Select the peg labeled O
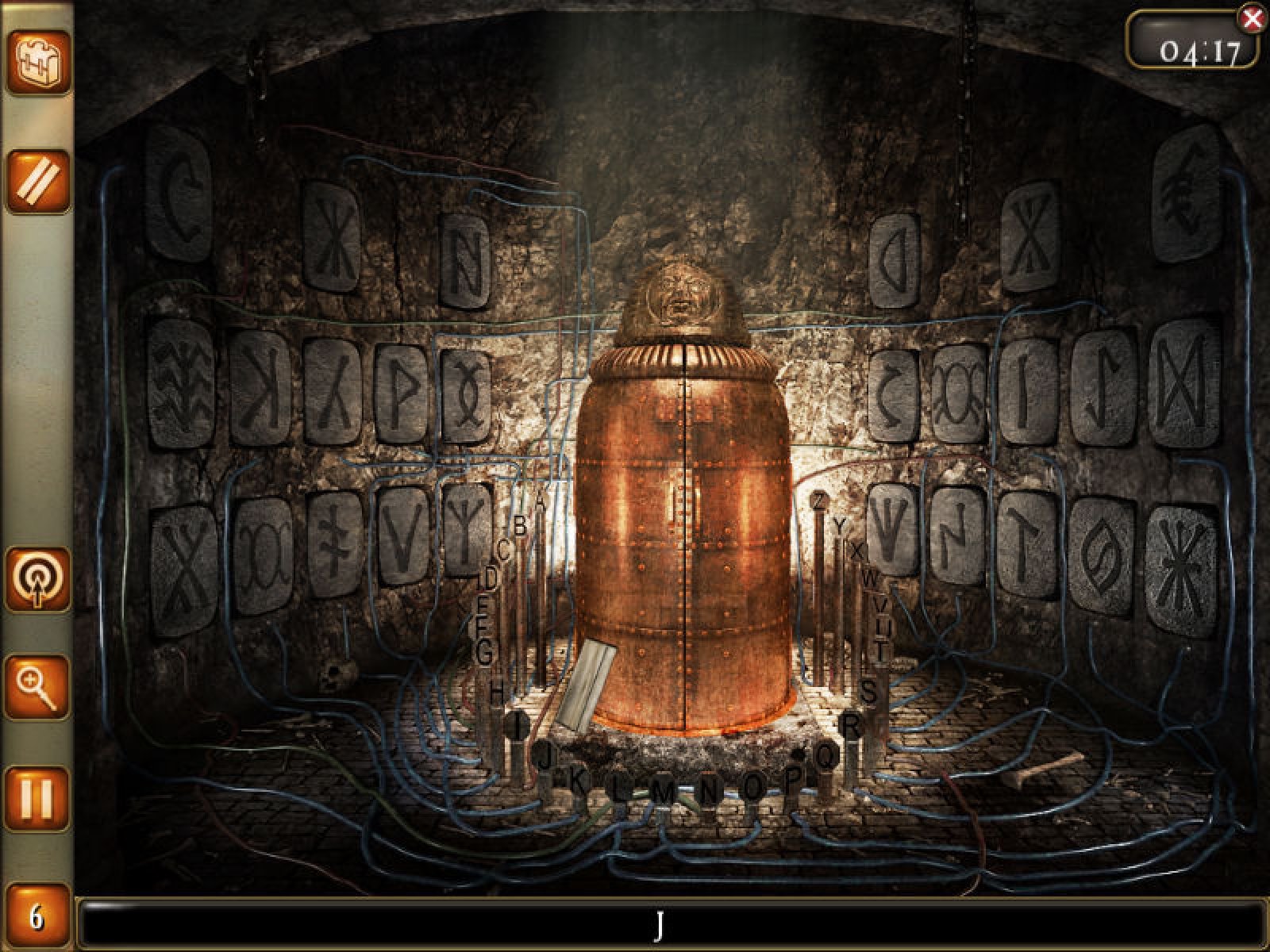Image resolution: width=1270 pixels, height=952 pixels. click(754, 787)
